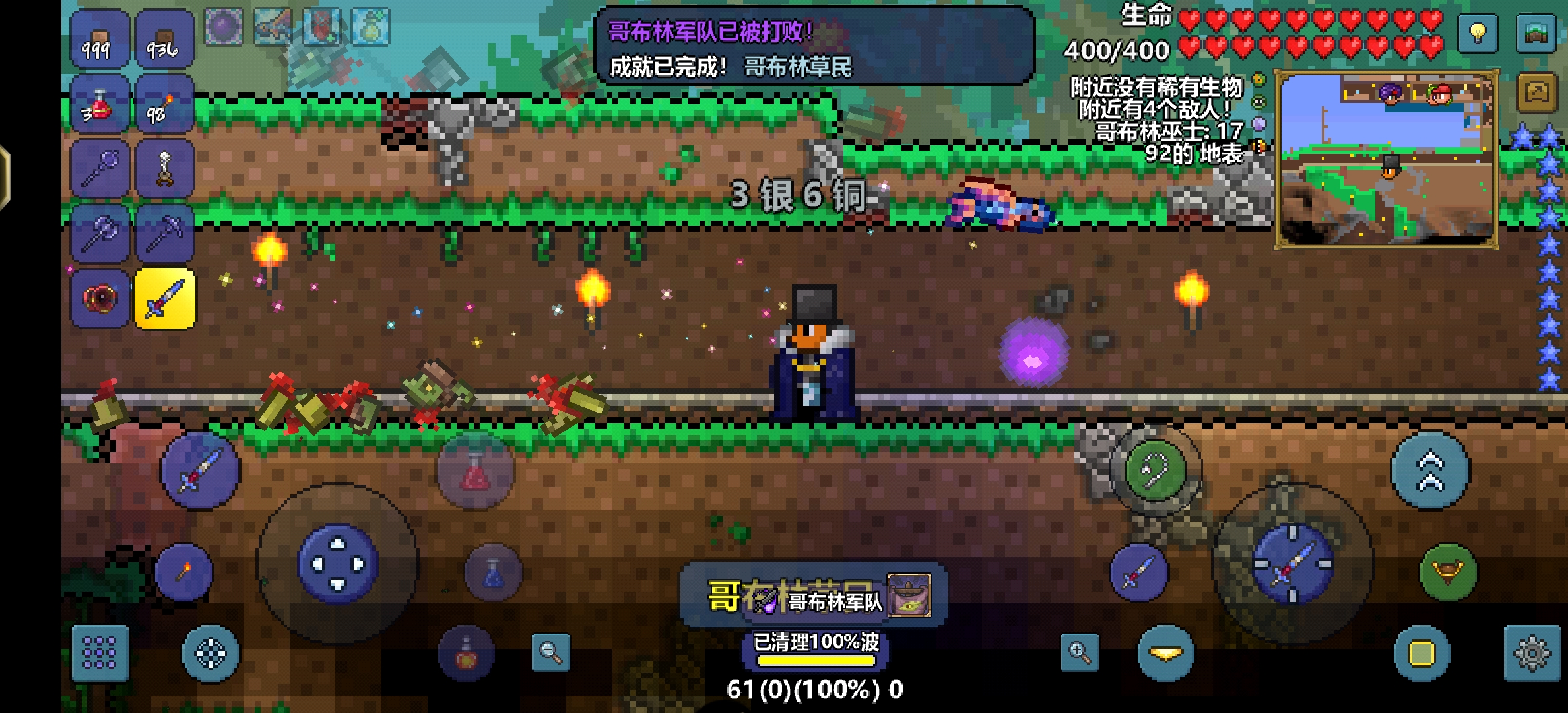Toggle the lightbulb button
1568x713 pixels.
[1478, 32]
